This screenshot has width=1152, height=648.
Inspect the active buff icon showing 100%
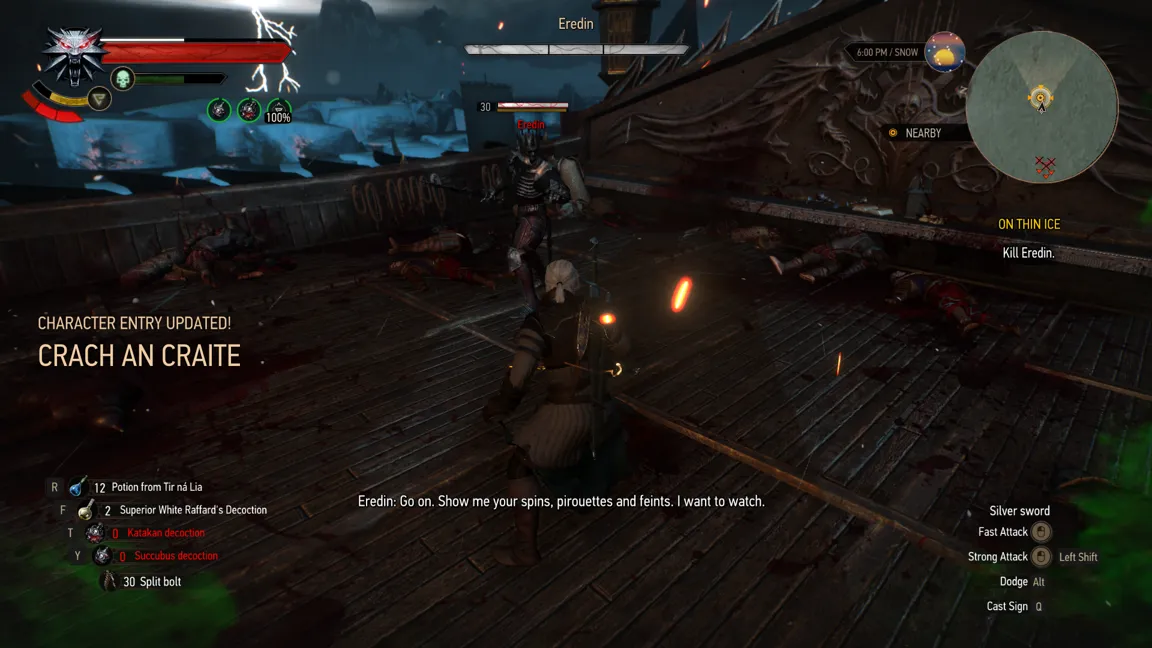tap(278, 111)
